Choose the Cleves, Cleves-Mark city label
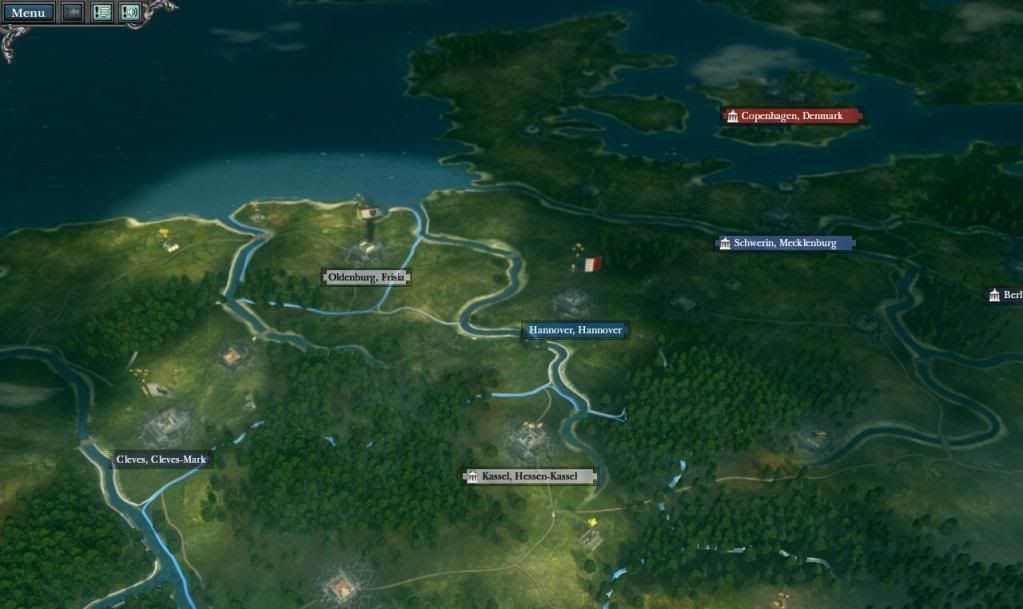This screenshot has height=609, width=1023. [x=161, y=460]
